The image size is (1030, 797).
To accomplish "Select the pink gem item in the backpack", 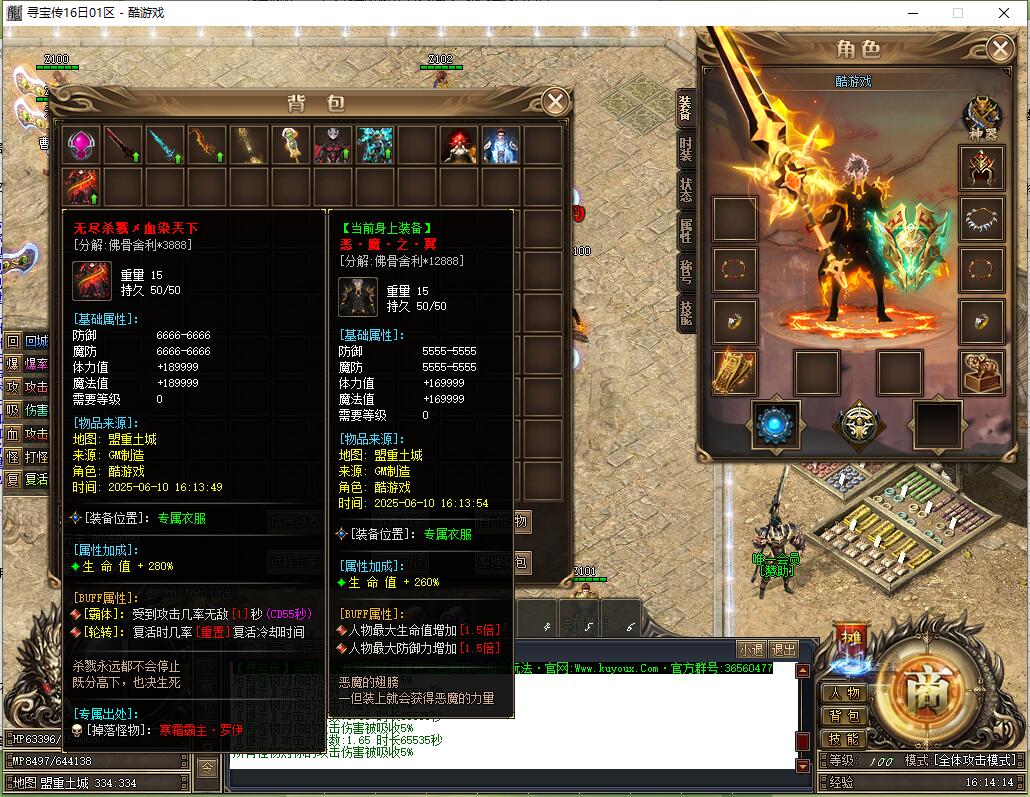I will point(81,146).
